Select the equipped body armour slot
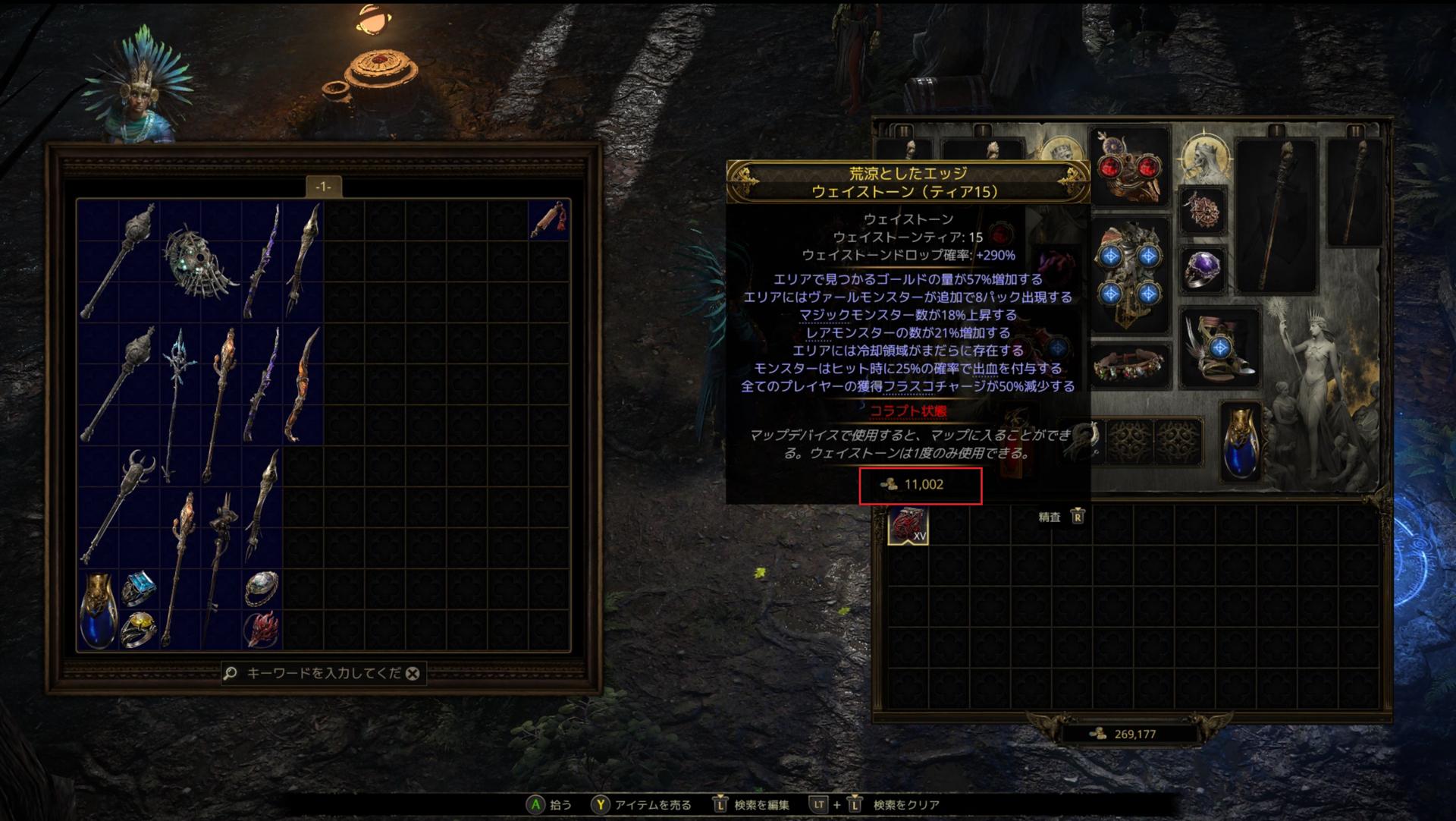The image size is (1456, 821). click(x=1129, y=275)
